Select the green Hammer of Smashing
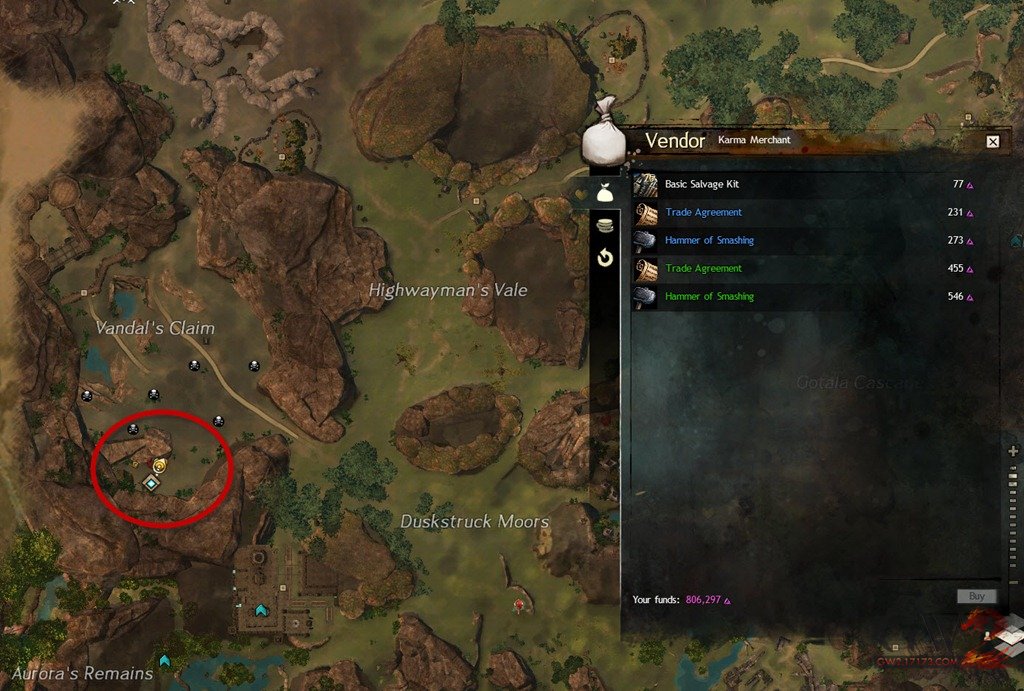 click(x=709, y=297)
